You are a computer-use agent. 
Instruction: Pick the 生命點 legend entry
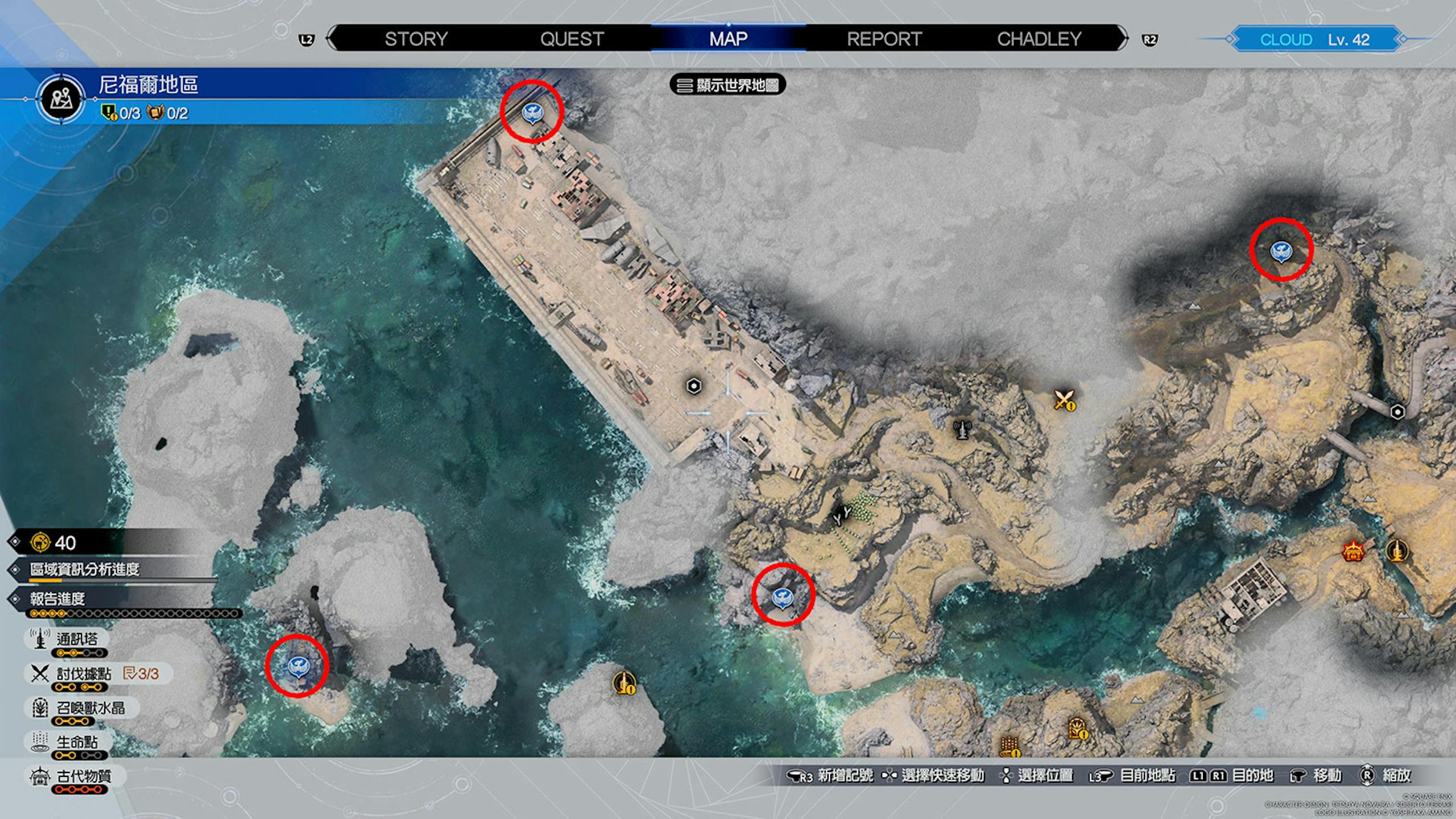point(76,742)
